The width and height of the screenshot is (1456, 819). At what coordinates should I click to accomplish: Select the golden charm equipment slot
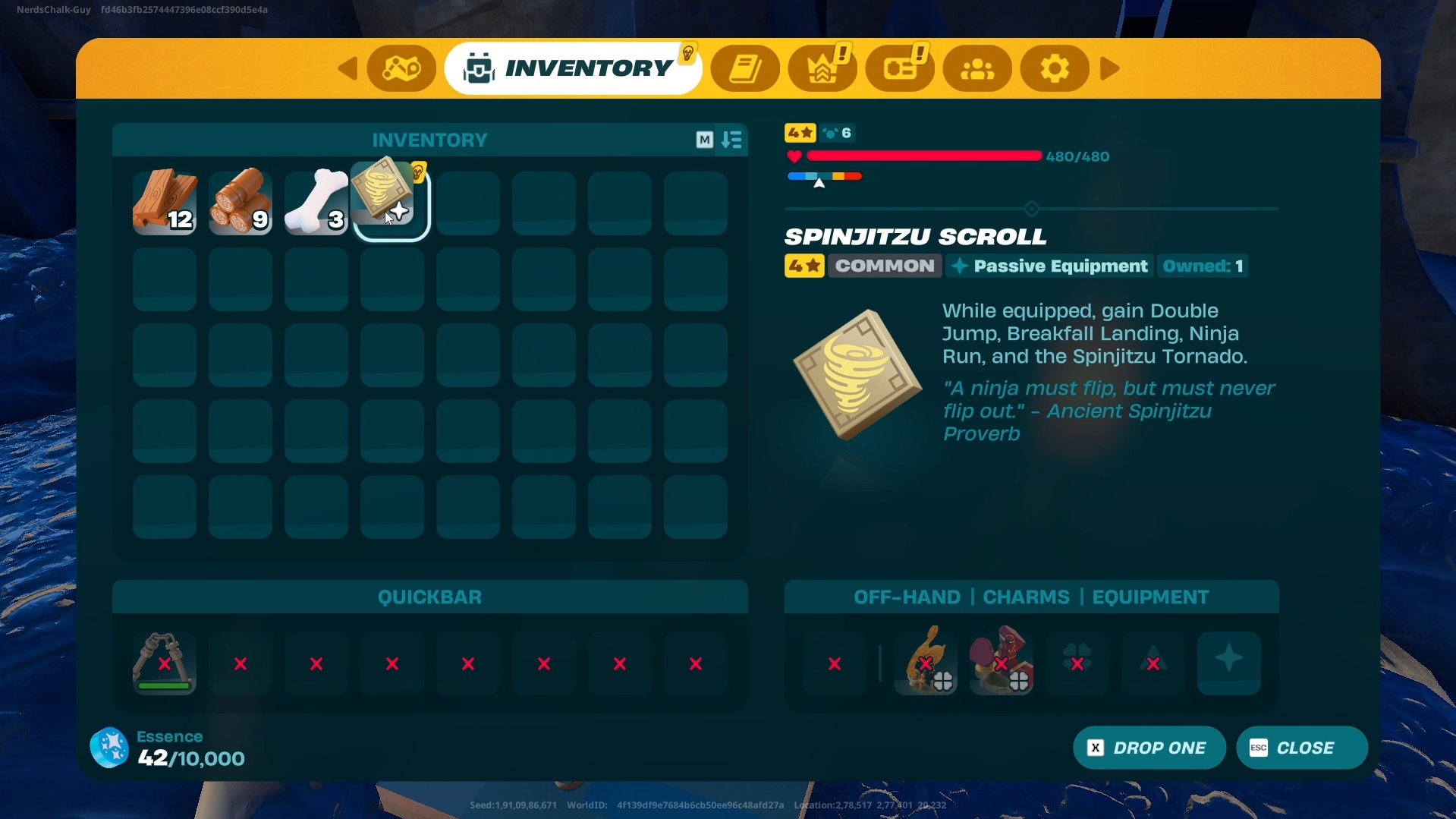click(x=925, y=663)
